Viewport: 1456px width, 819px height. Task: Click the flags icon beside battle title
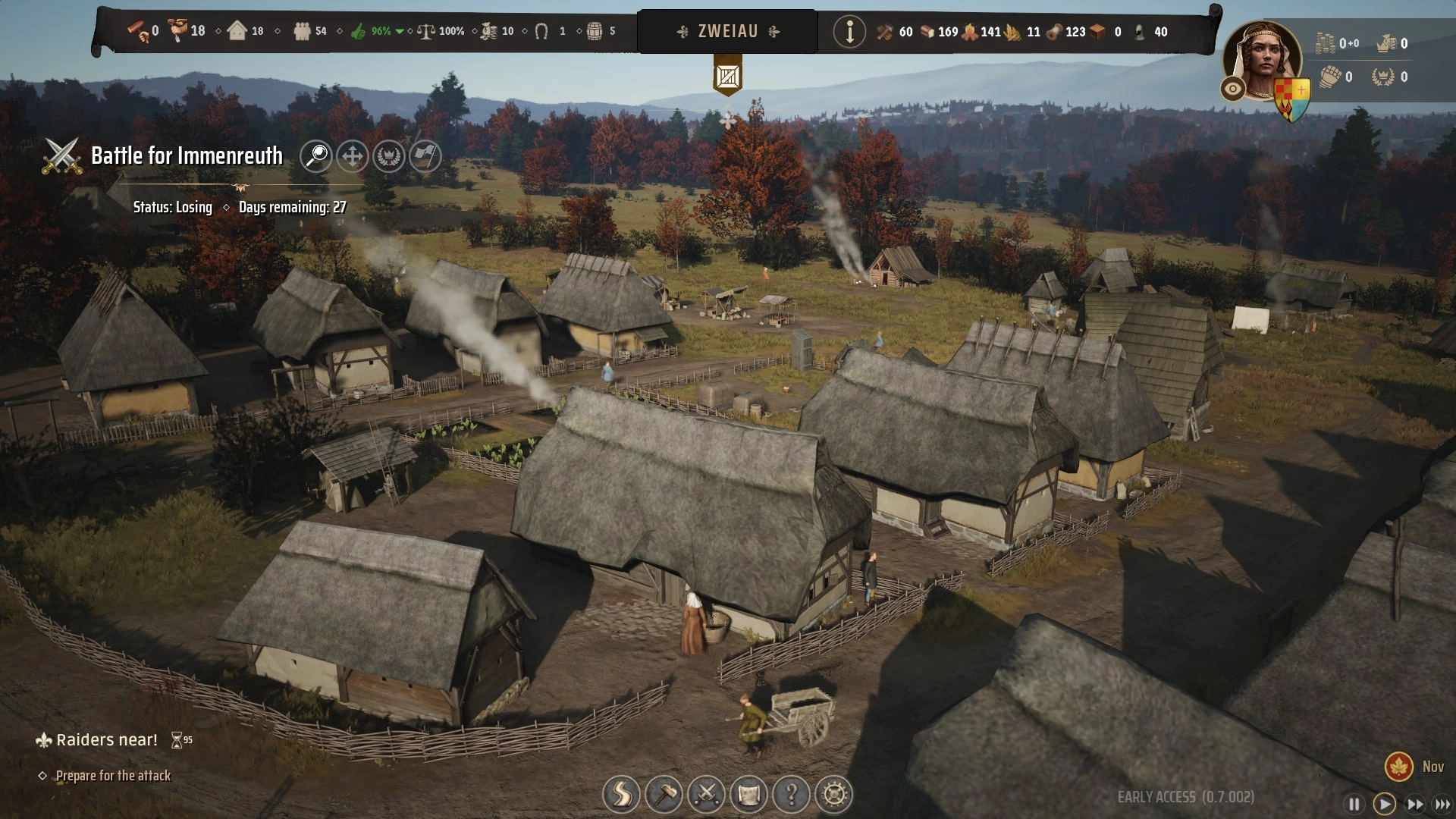[425, 156]
